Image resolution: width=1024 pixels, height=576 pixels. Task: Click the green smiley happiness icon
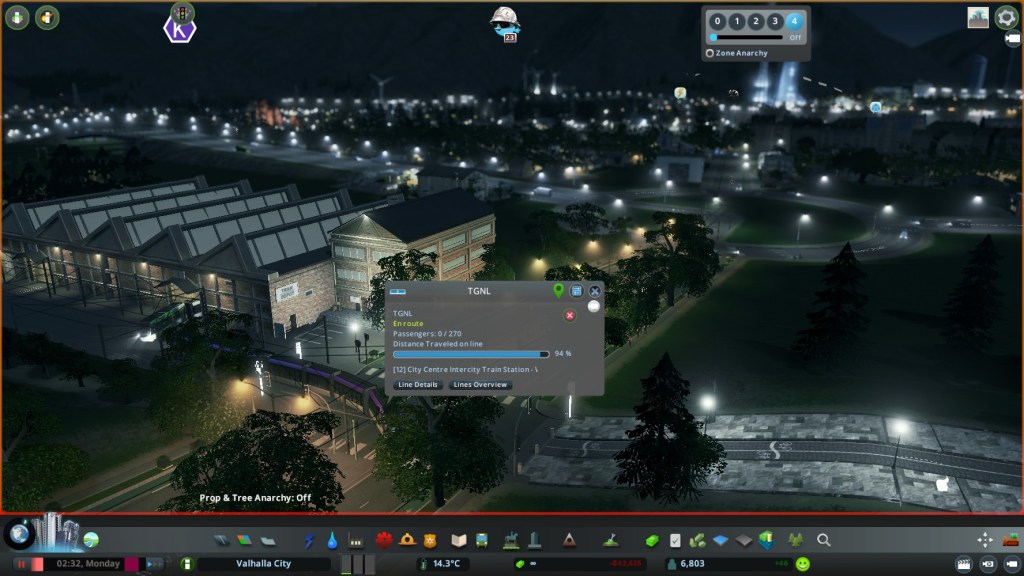tap(803, 565)
